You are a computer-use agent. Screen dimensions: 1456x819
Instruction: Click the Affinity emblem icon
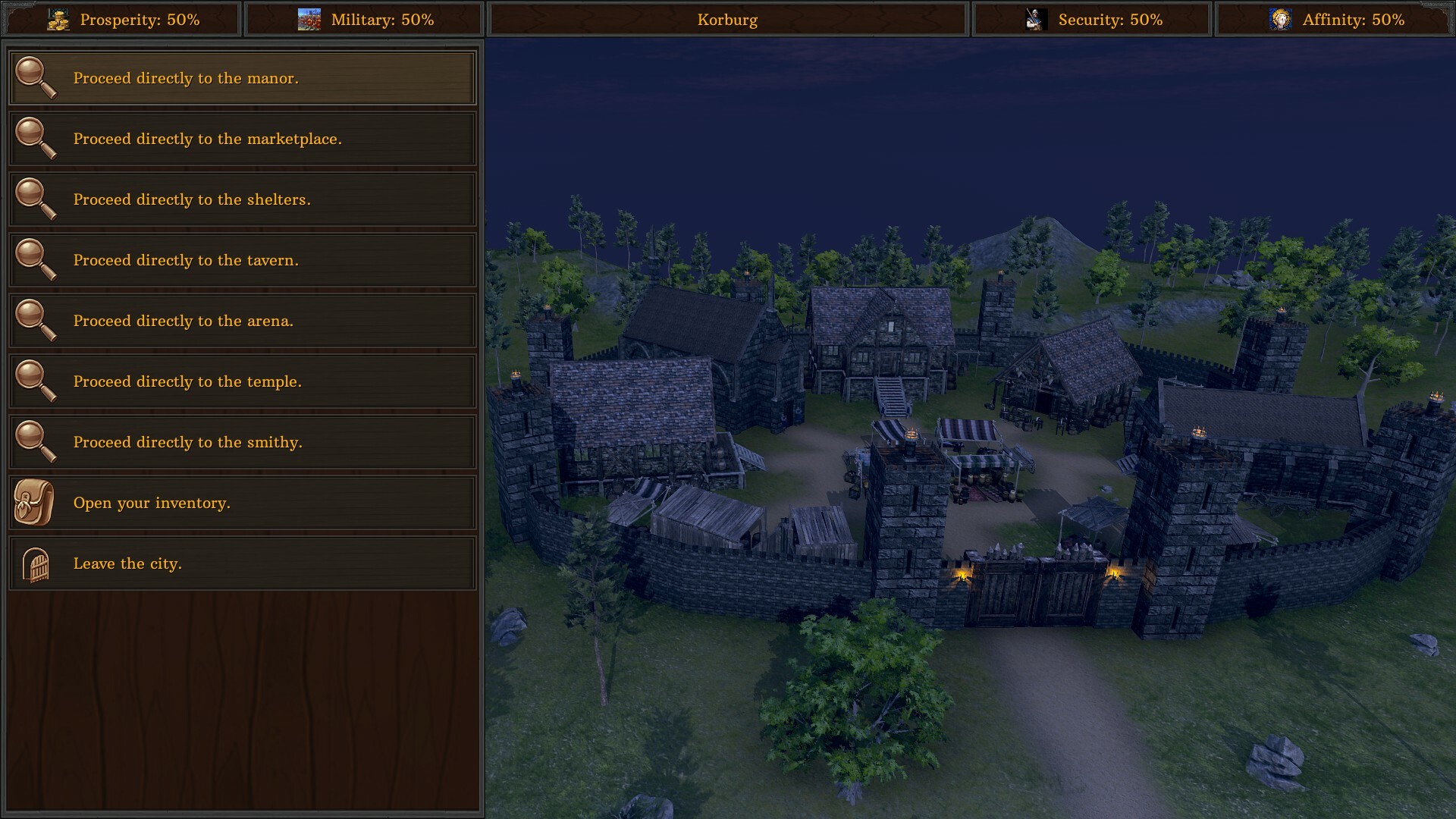point(1280,19)
